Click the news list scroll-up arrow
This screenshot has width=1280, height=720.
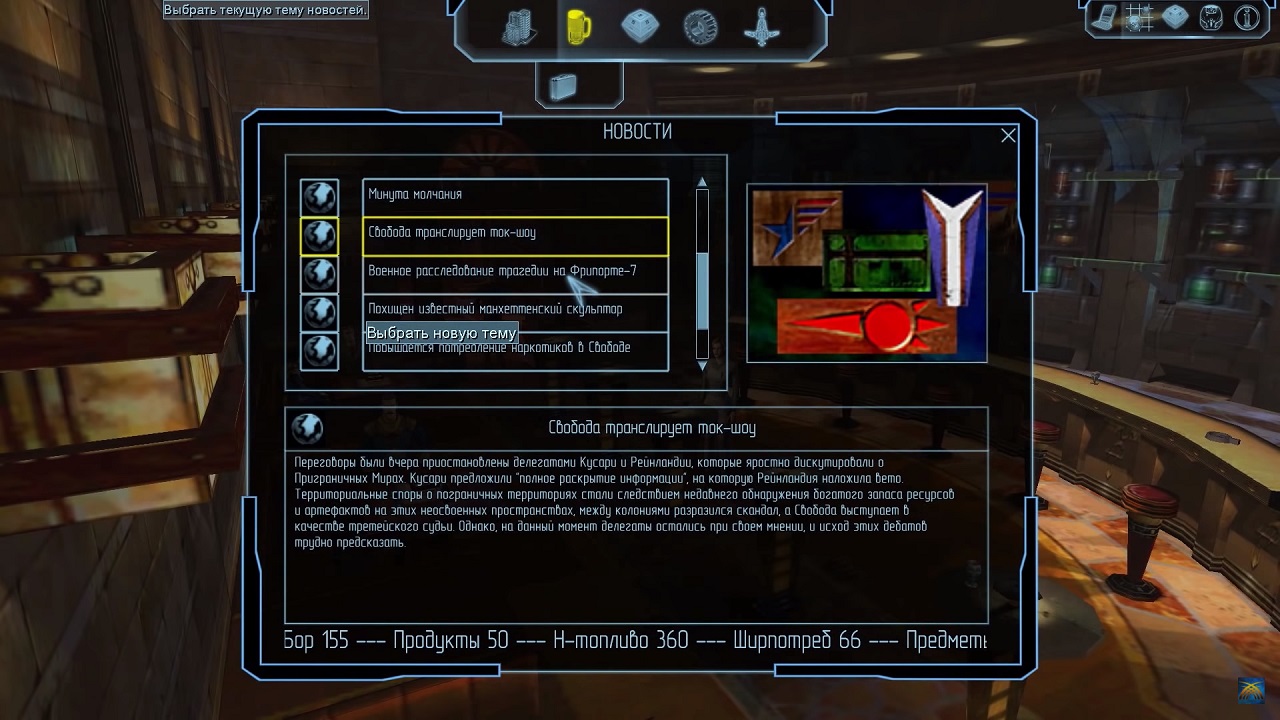click(x=702, y=182)
